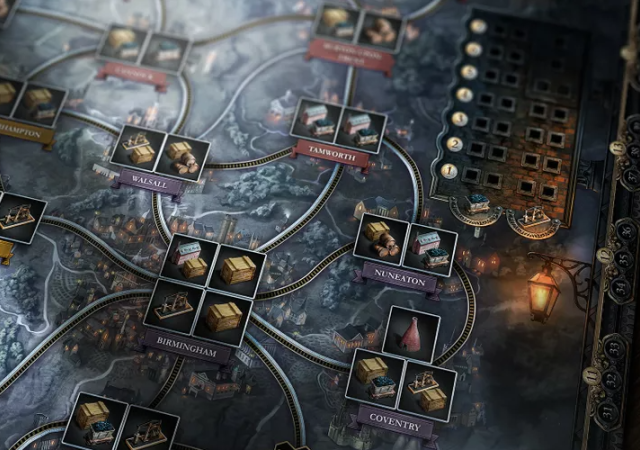640x450 pixels.
Task: Click the iron market icon
Action: (x=533, y=214)
